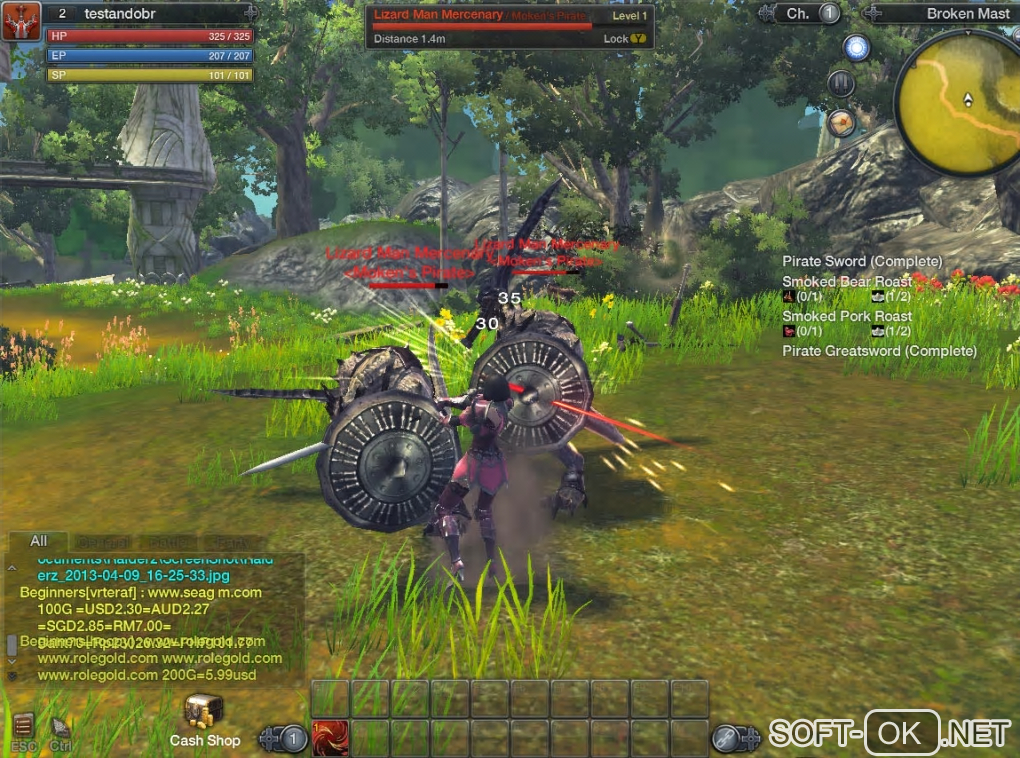
Task: Click the Ctrl feather icon
Action: 60,728
